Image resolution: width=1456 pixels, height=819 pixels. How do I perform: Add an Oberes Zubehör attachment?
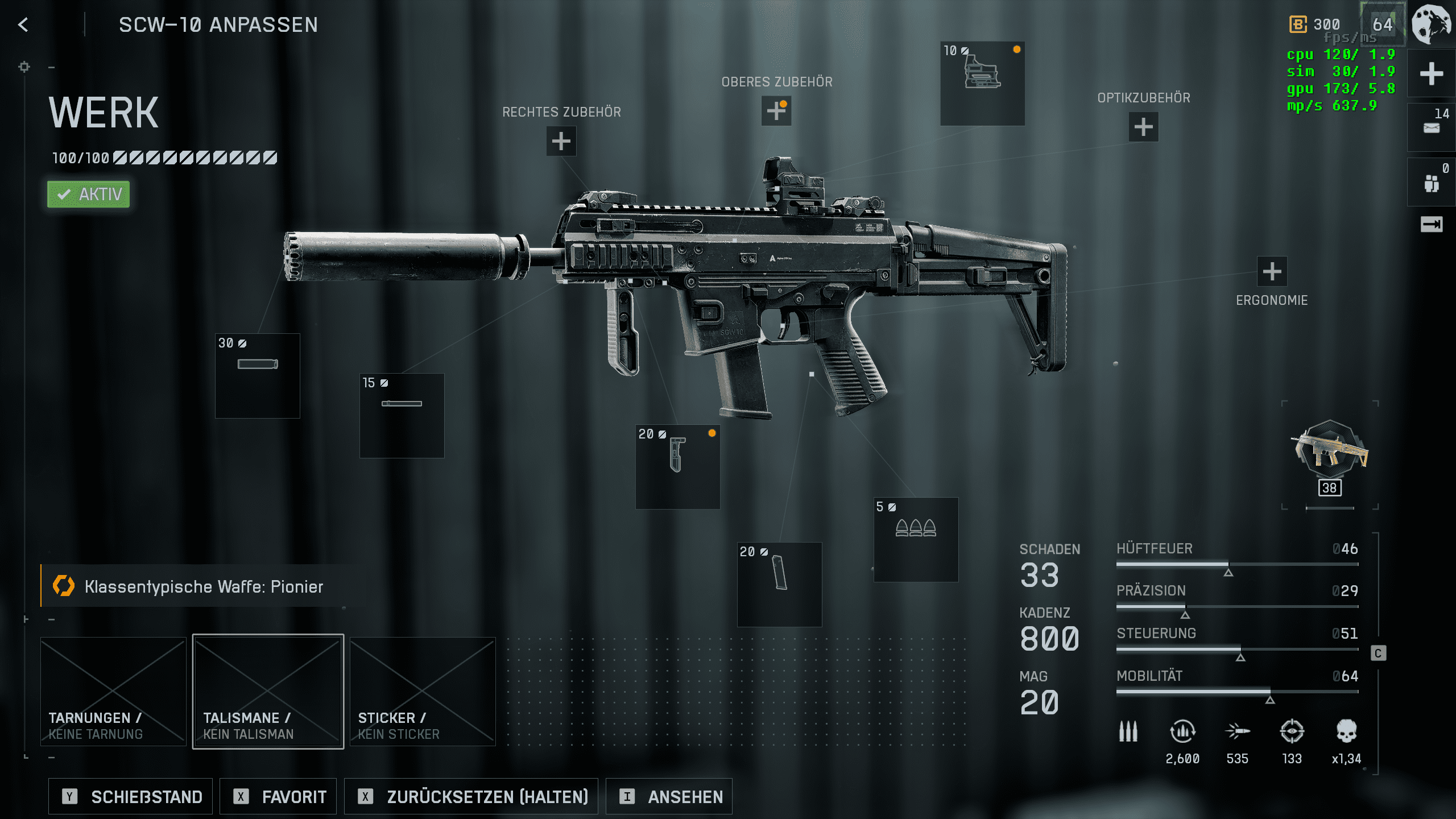pyautogui.click(x=776, y=110)
